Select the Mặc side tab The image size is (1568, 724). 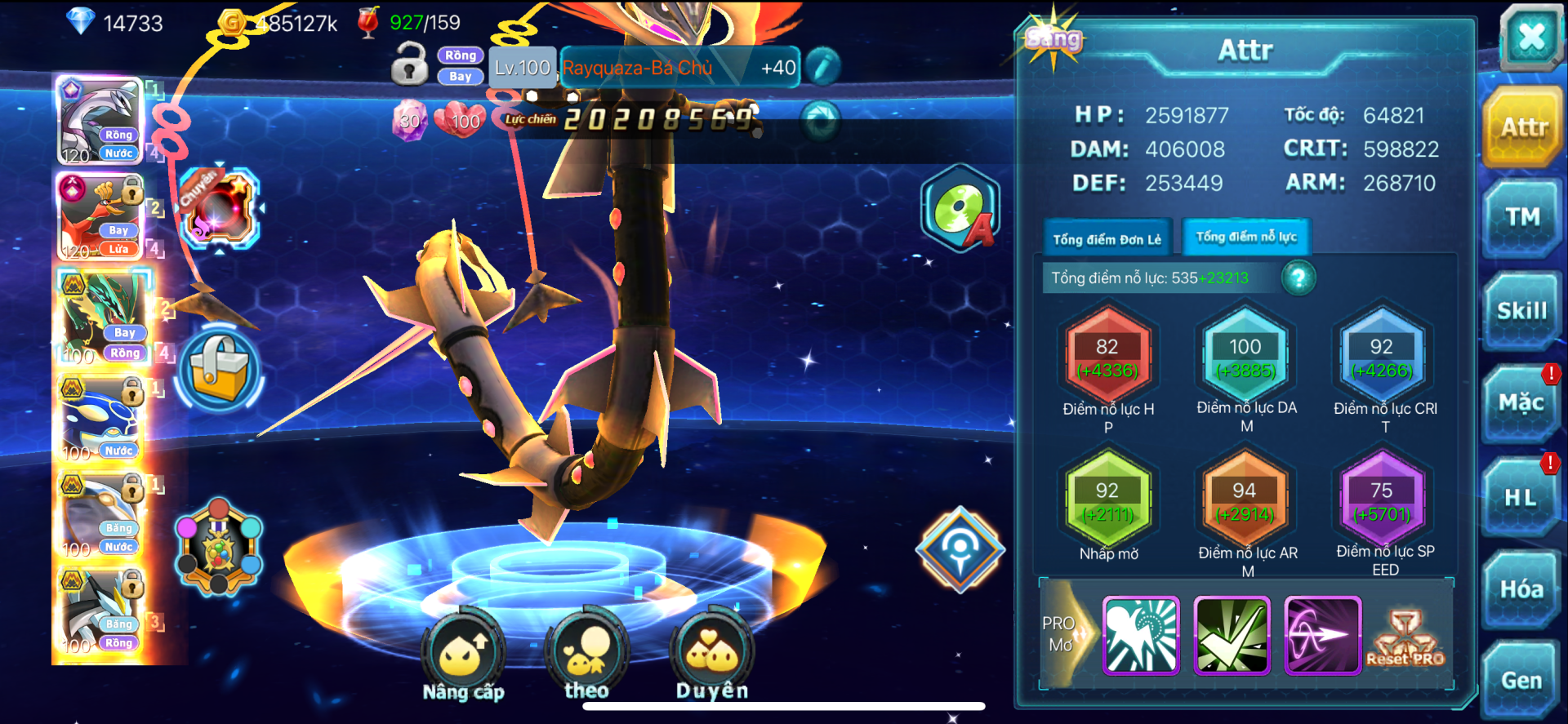pyautogui.click(x=1521, y=403)
